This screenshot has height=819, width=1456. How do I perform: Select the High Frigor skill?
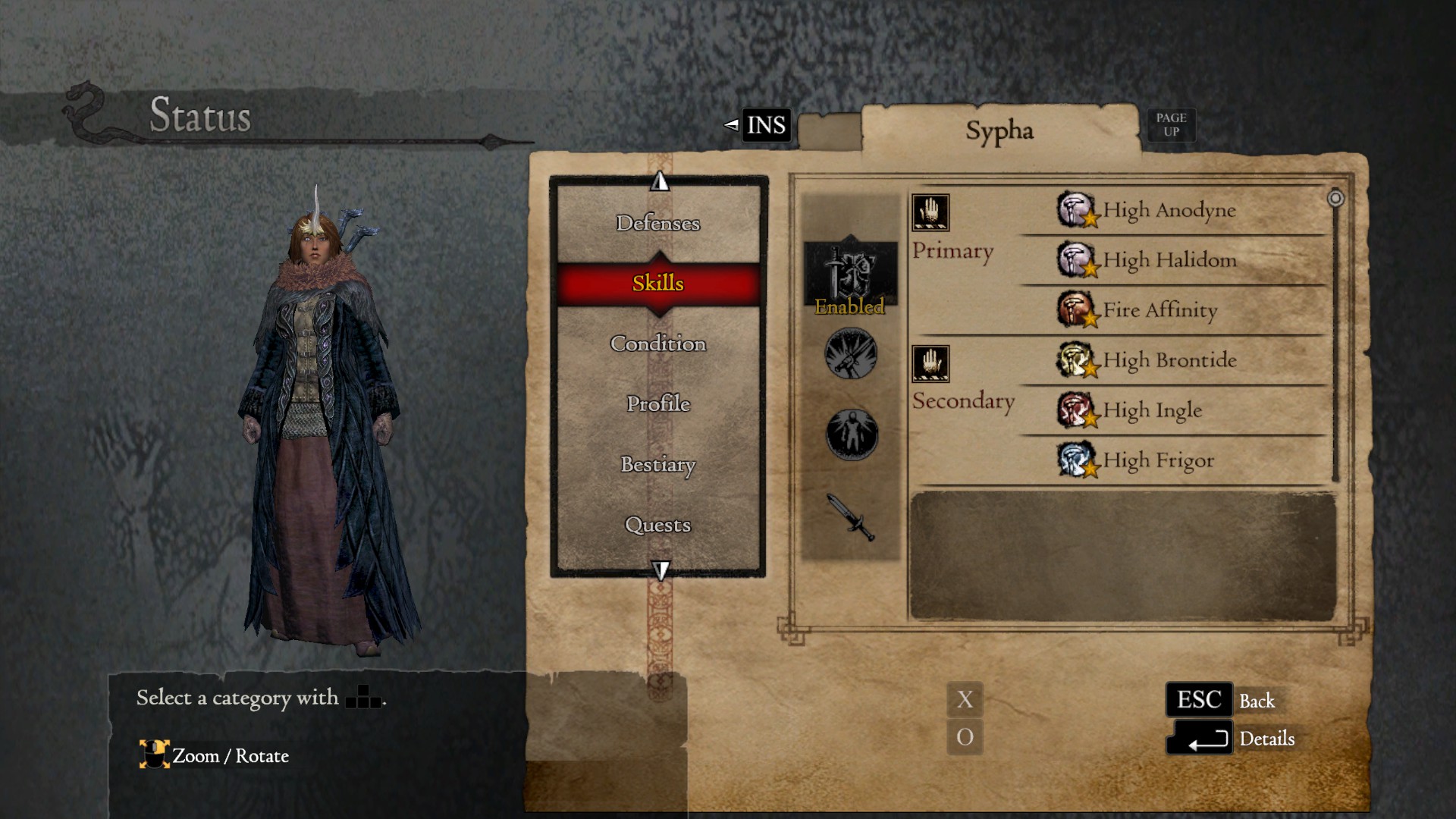click(1158, 460)
